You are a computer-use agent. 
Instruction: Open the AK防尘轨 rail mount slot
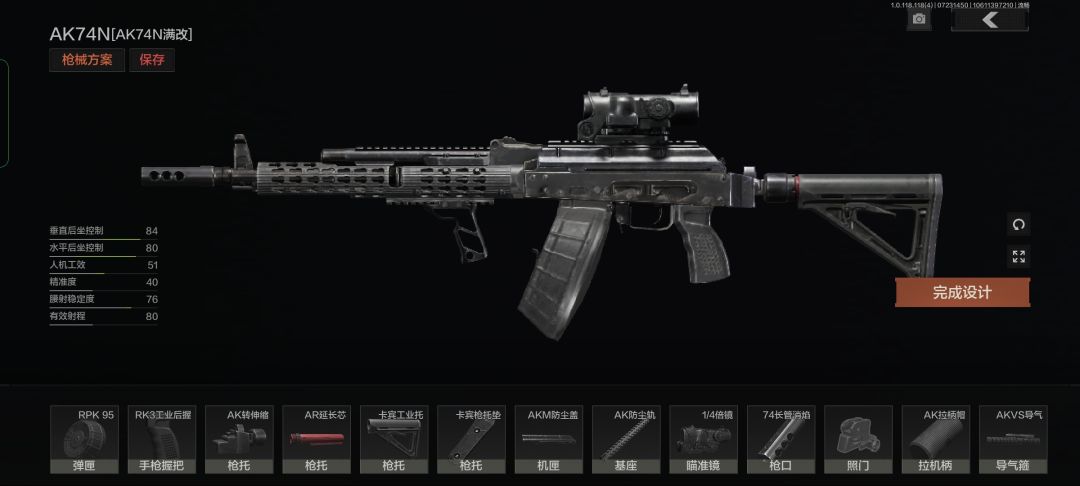[x=627, y=440]
